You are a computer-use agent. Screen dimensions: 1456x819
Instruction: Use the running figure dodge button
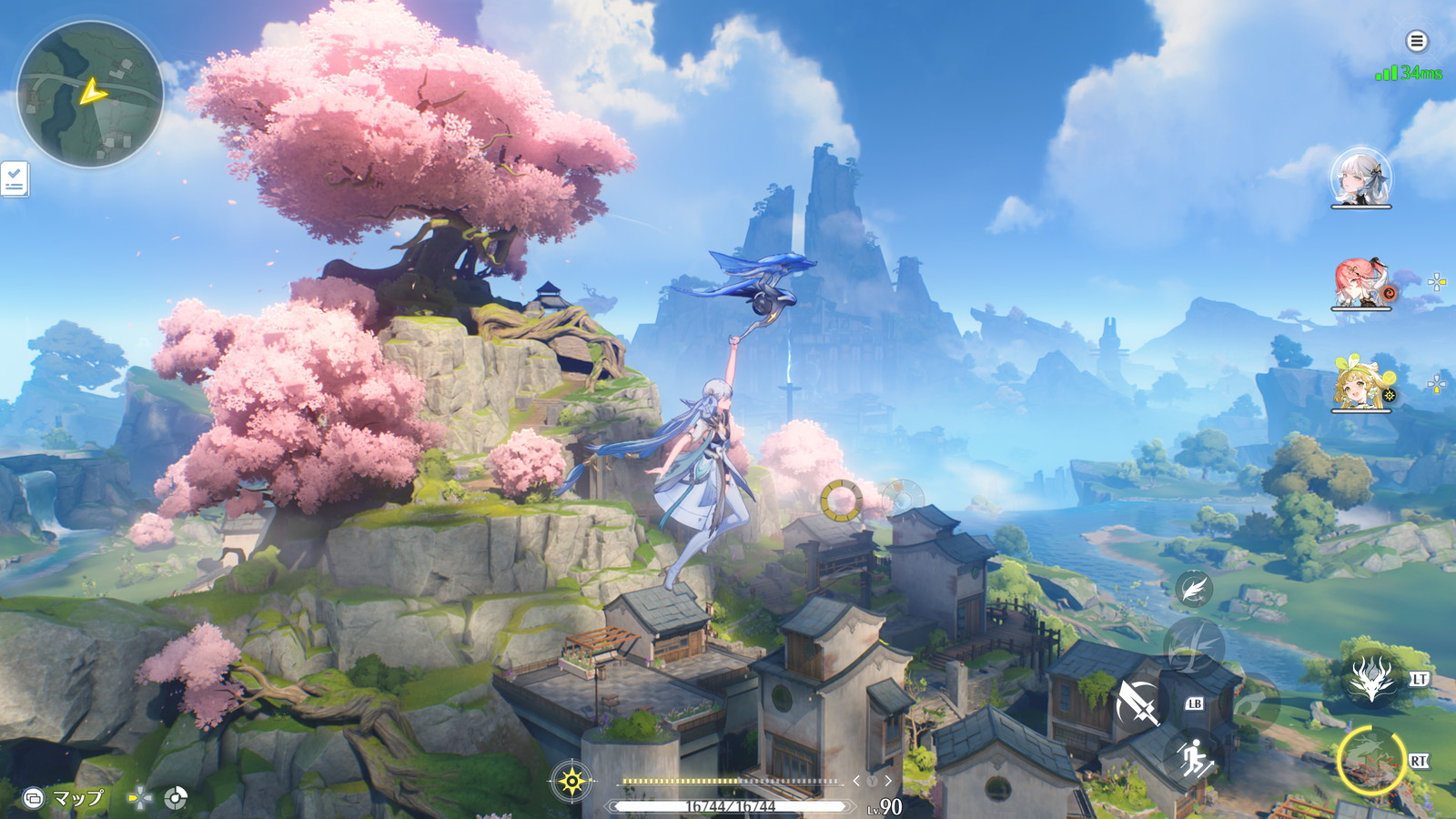pos(1193,757)
